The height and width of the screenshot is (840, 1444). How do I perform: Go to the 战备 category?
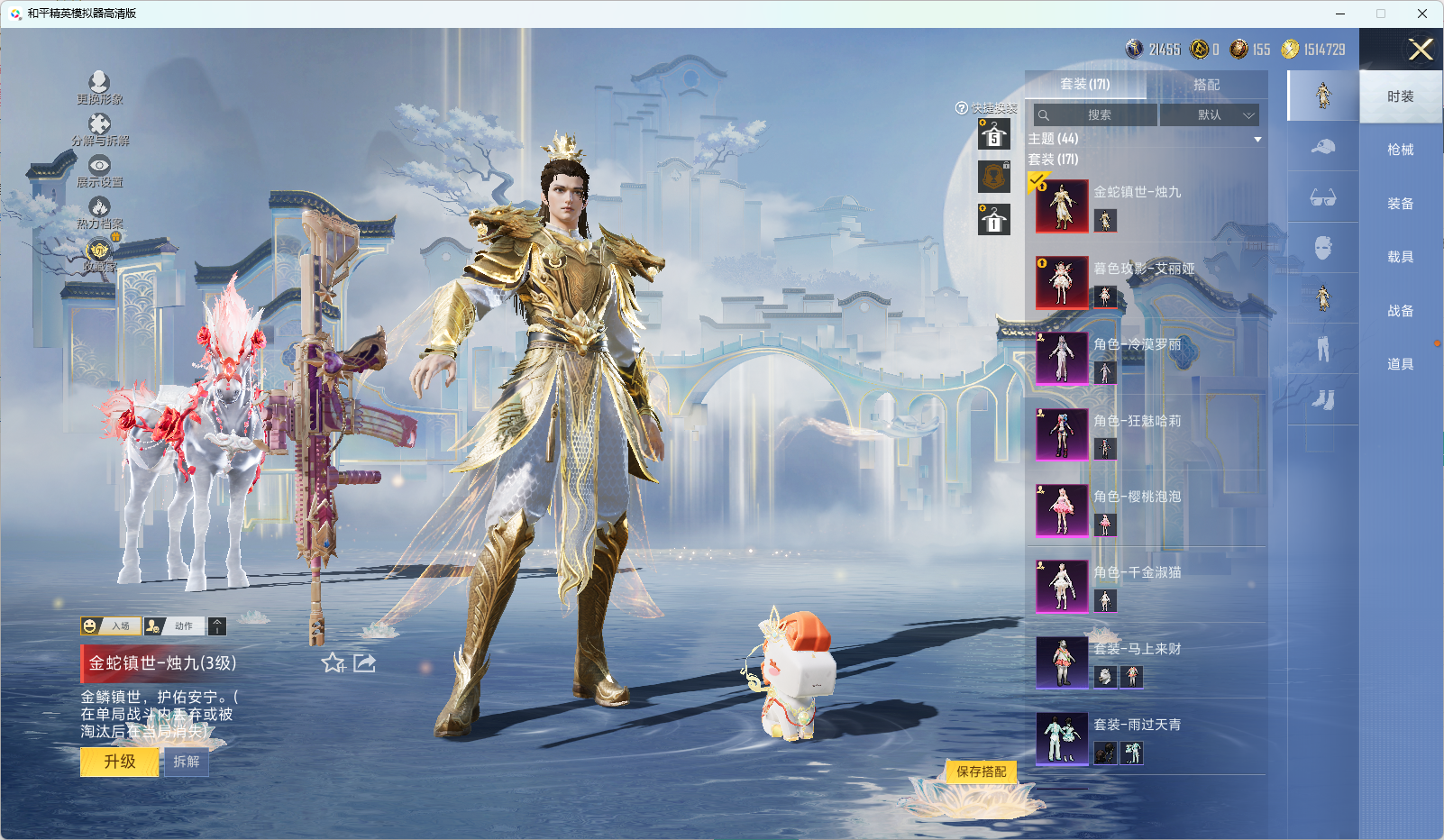[x=1400, y=311]
